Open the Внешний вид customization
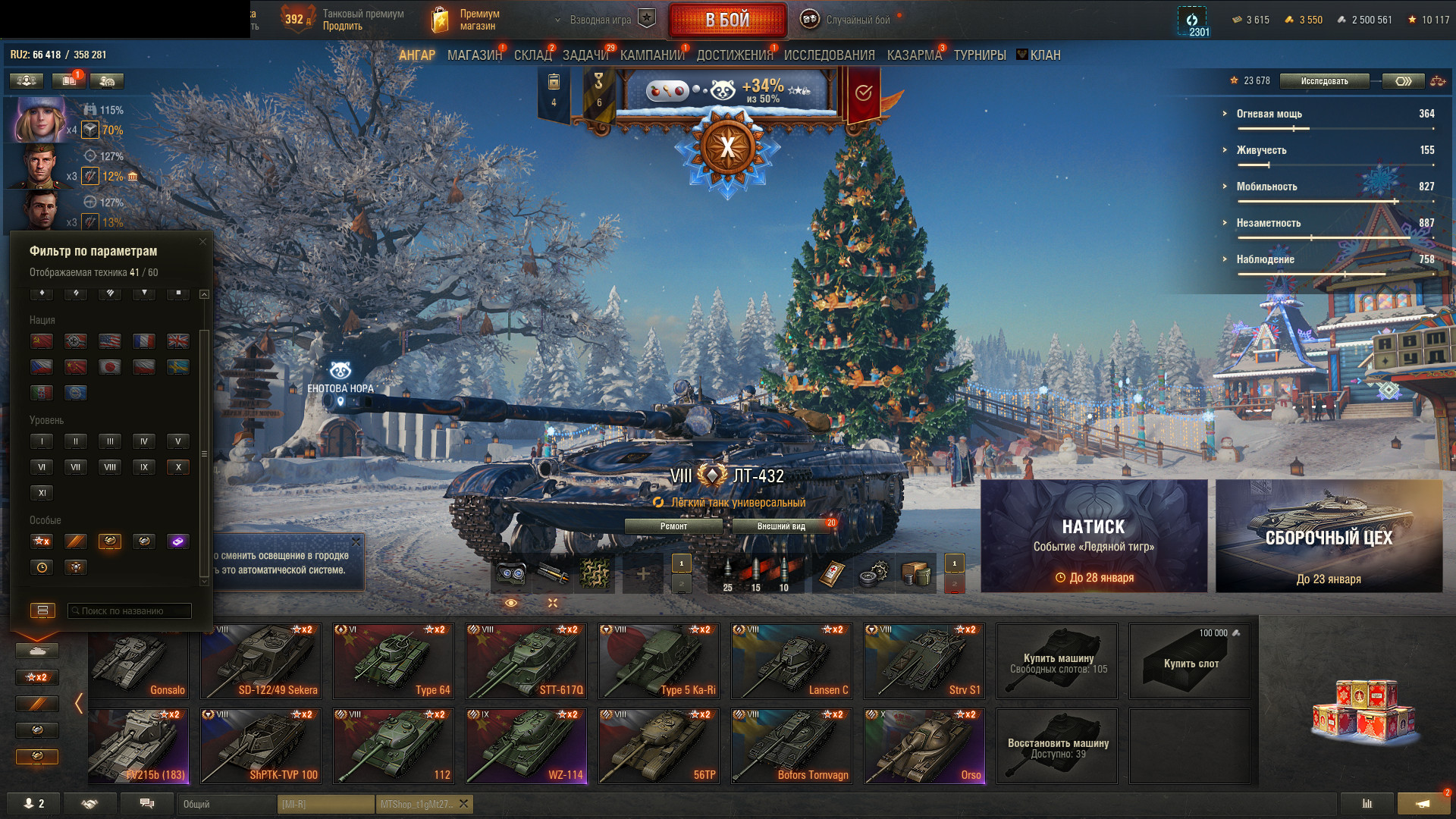Screen dimensions: 1456x819 [781, 526]
